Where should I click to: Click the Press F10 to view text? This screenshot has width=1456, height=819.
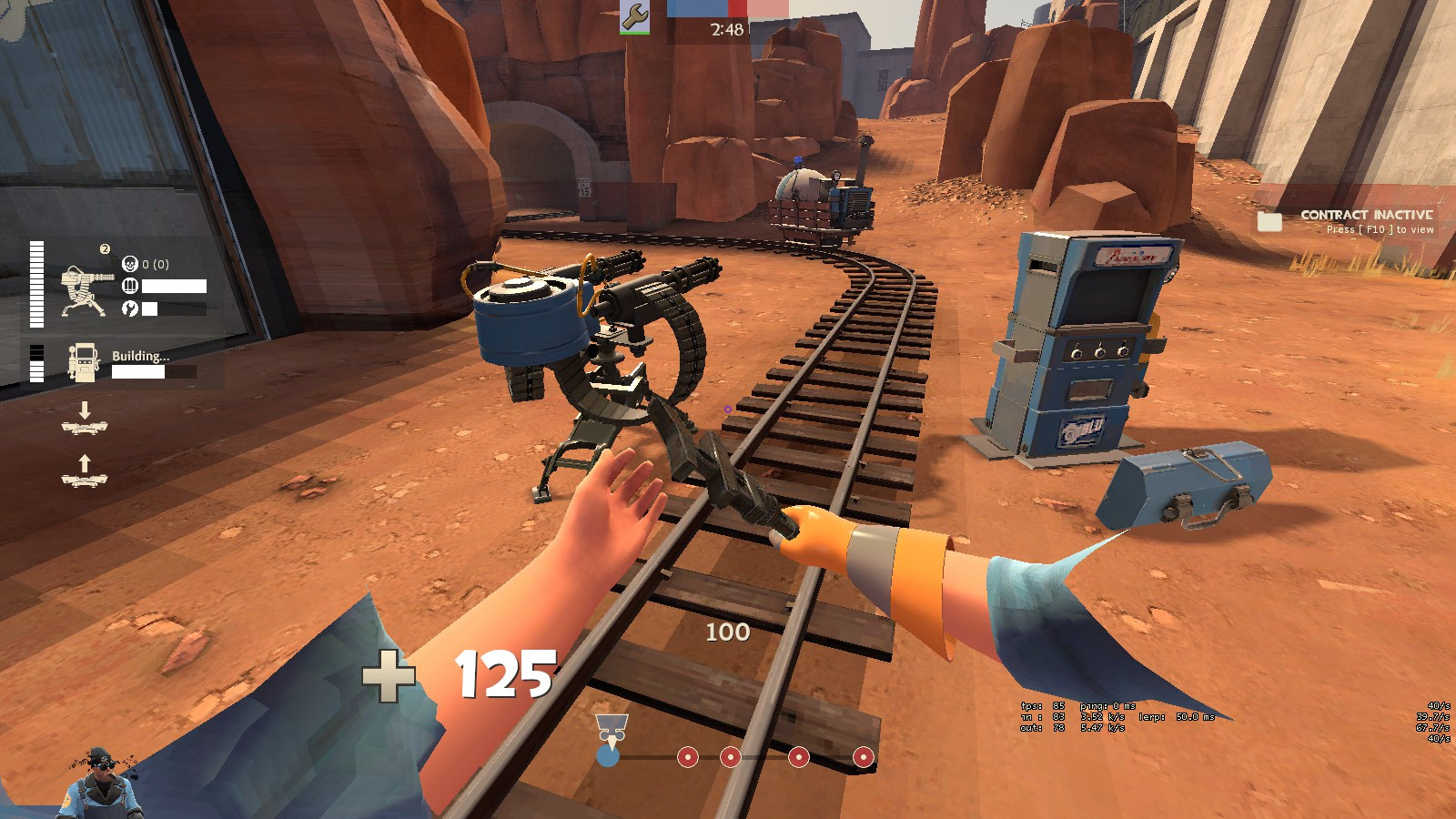(1380, 230)
